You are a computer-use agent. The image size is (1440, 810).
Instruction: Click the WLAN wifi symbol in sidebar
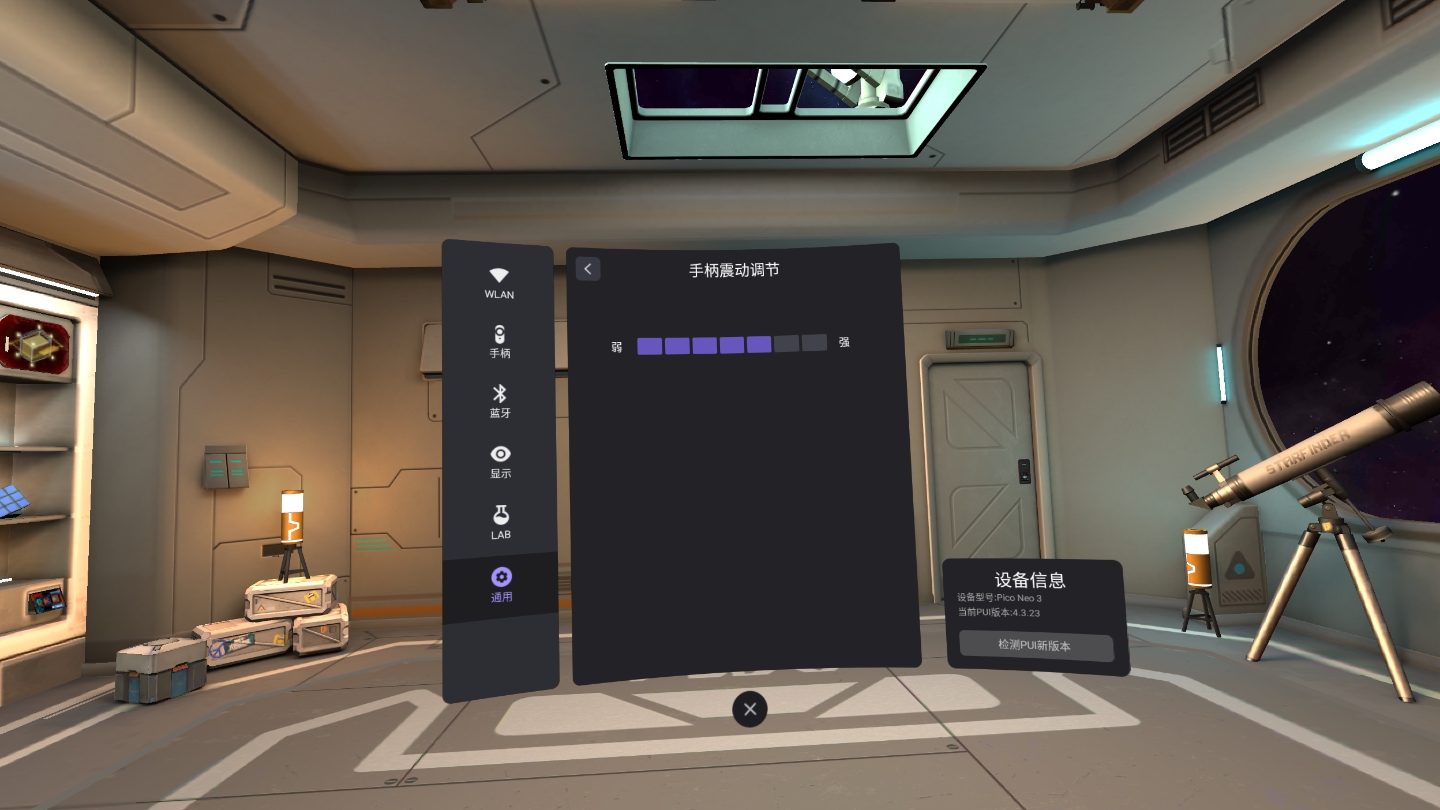(x=499, y=274)
